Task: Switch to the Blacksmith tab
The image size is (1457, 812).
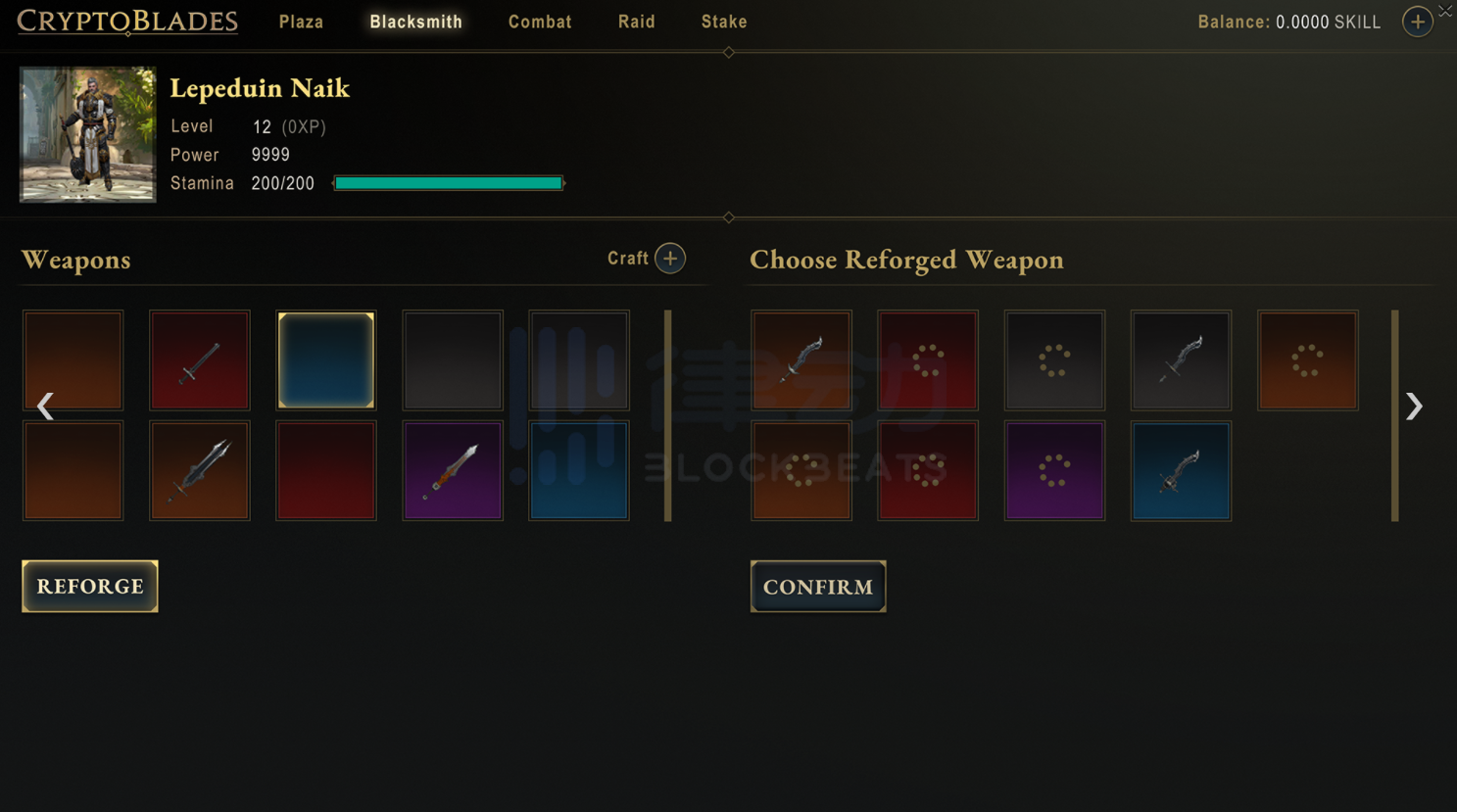Action: click(415, 22)
